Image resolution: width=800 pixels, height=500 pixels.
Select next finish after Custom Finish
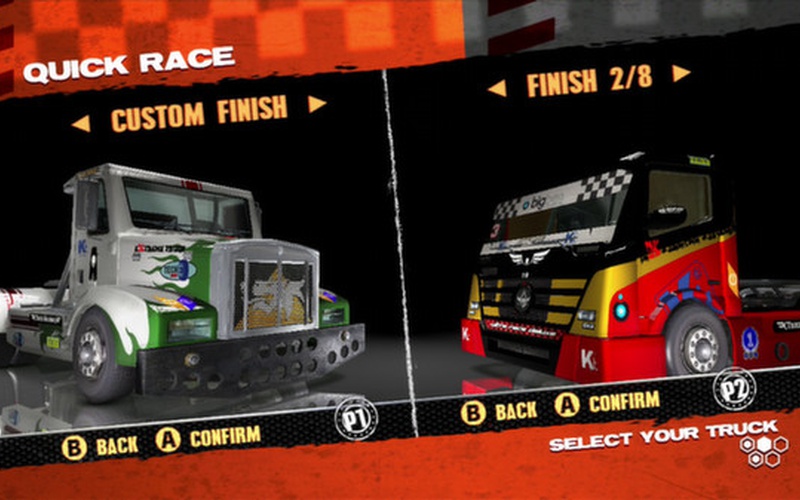[x=317, y=104]
